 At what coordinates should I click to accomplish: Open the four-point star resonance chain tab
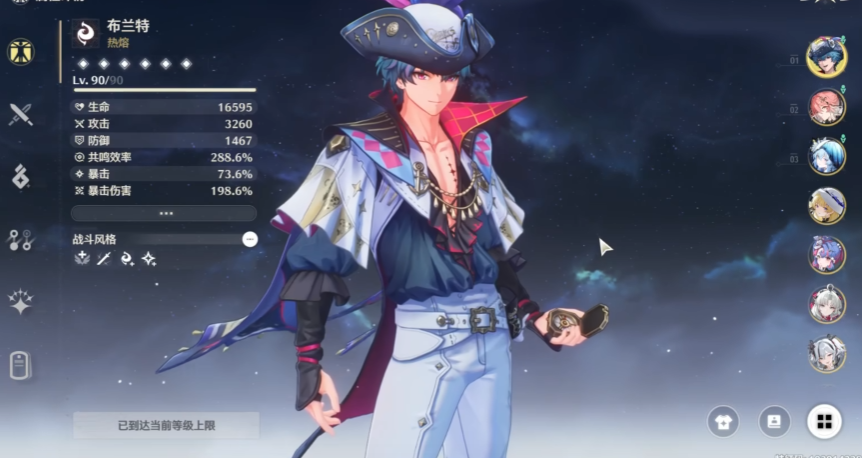21,301
